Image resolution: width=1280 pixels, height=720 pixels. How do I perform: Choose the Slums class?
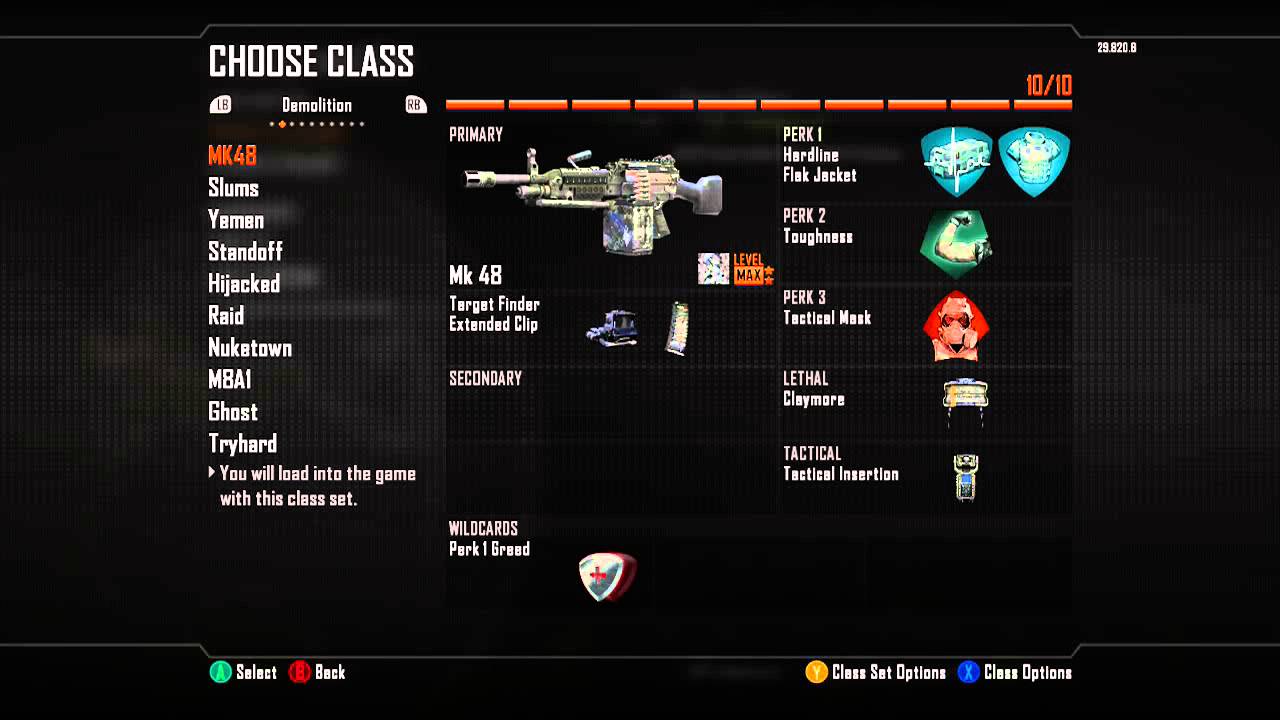point(233,188)
